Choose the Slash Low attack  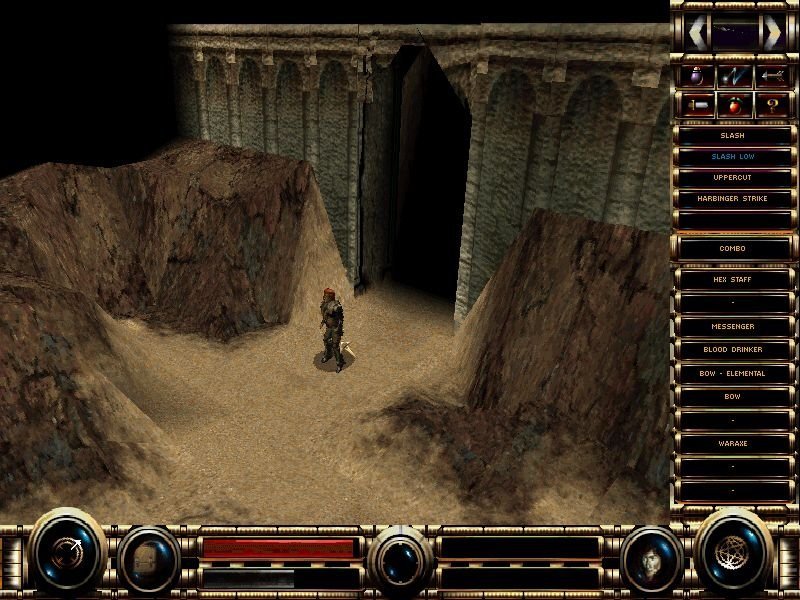[x=733, y=157]
